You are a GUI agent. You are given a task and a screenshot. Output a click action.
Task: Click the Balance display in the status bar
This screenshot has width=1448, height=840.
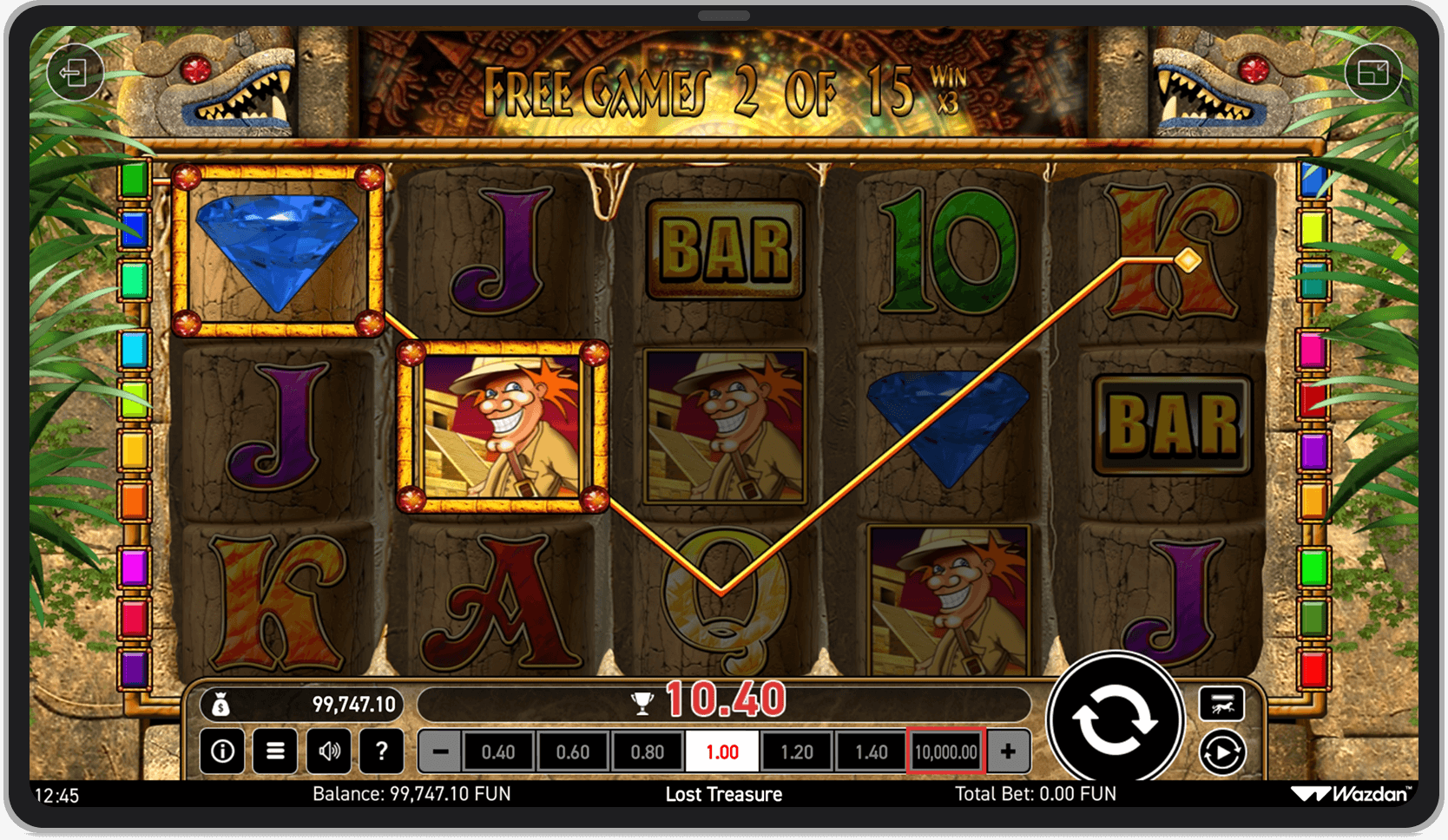(x=411, y=794)
